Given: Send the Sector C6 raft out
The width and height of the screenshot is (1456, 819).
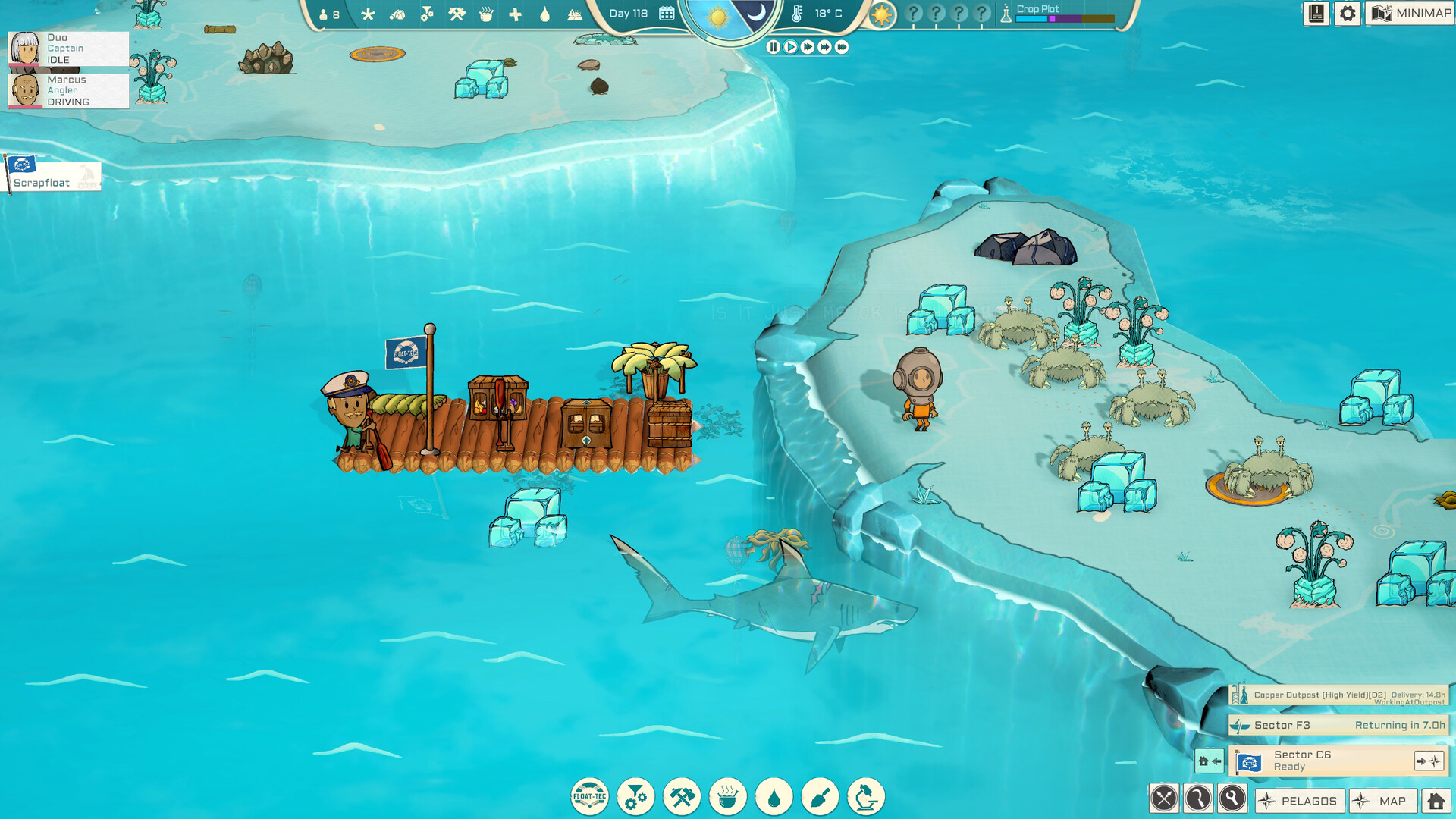Looking at the screenshot, I should [x=1429, y=761].
